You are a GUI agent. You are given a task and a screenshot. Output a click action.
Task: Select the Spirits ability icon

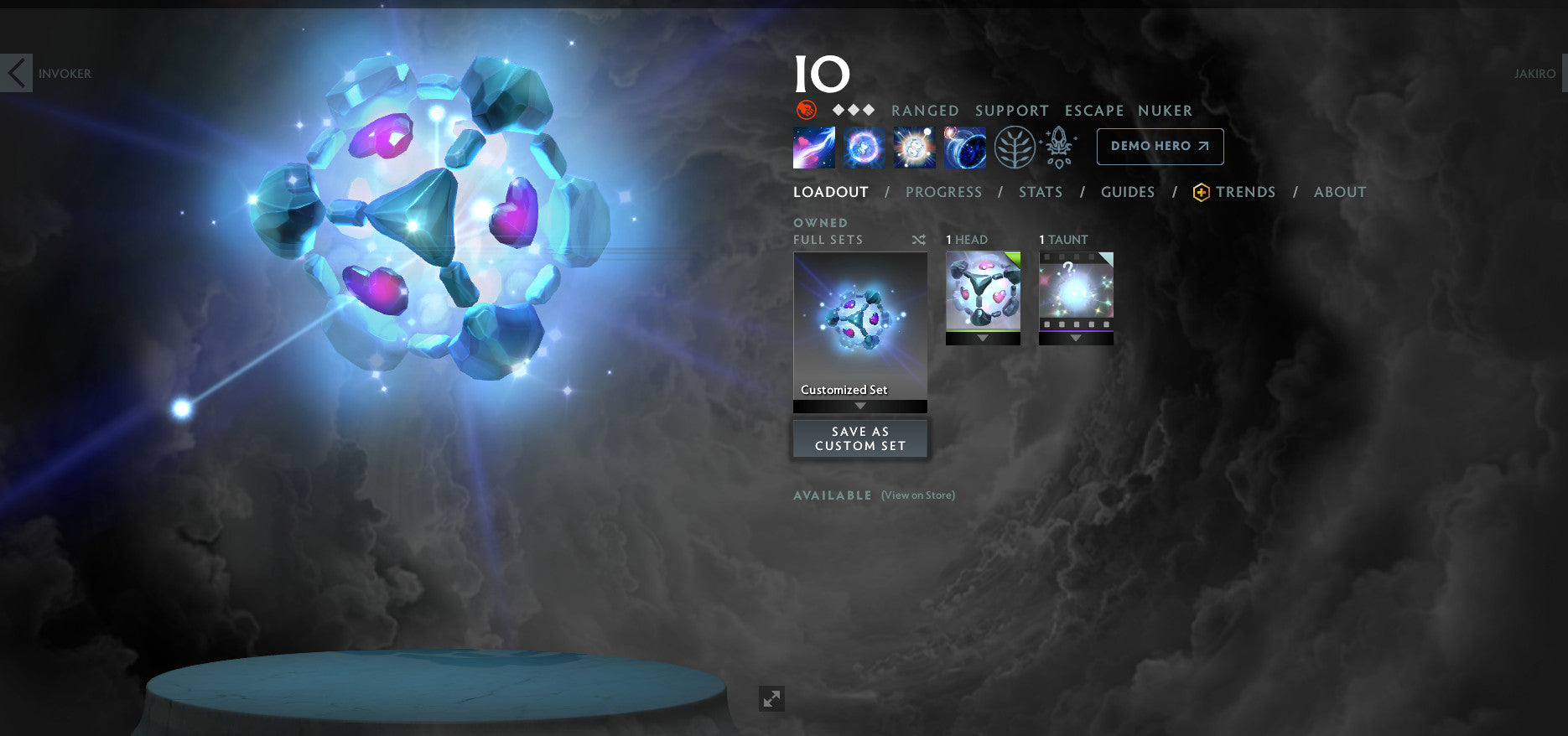click(863, 146)
